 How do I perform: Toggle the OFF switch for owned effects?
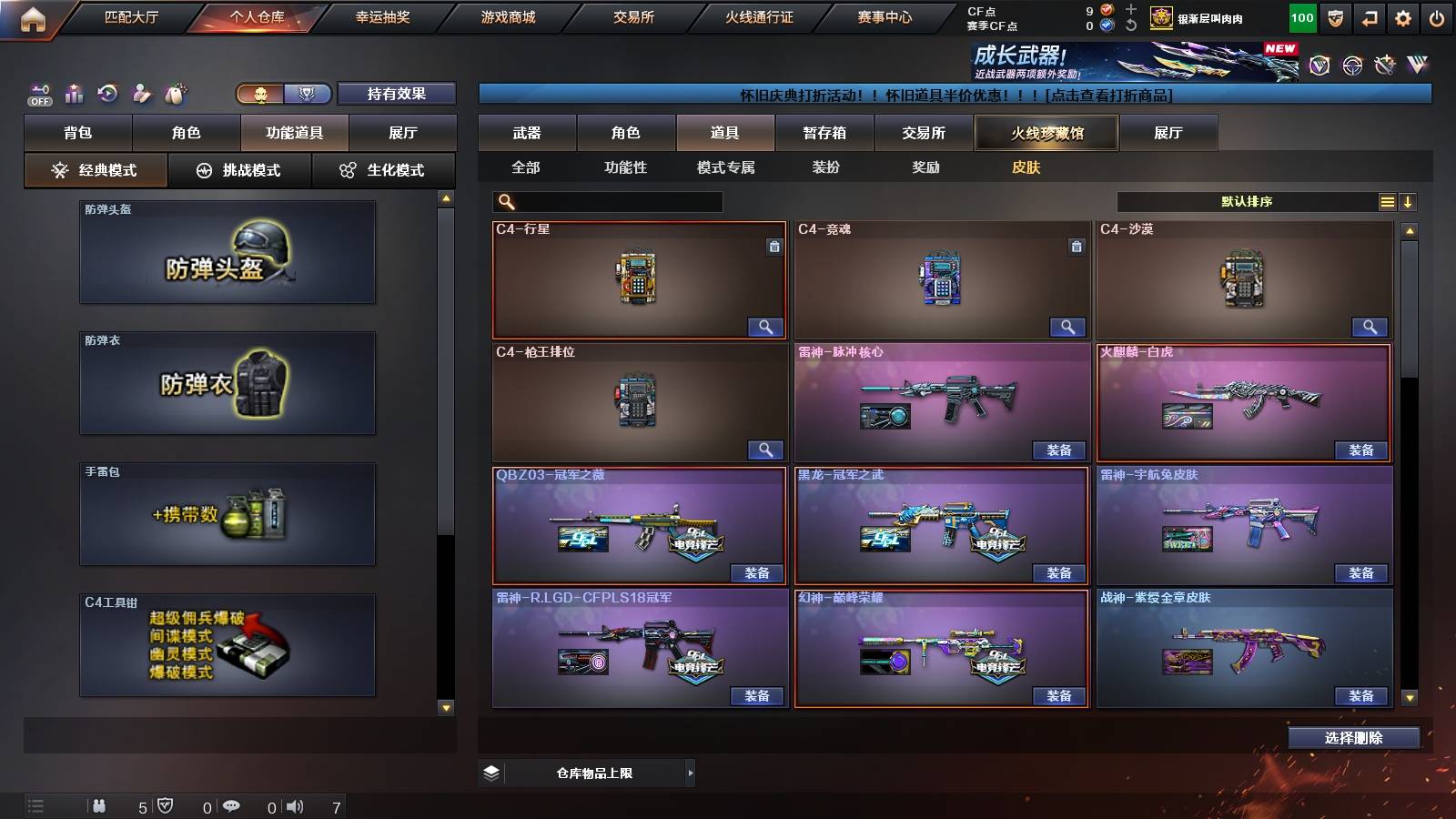tap(37, 98)
